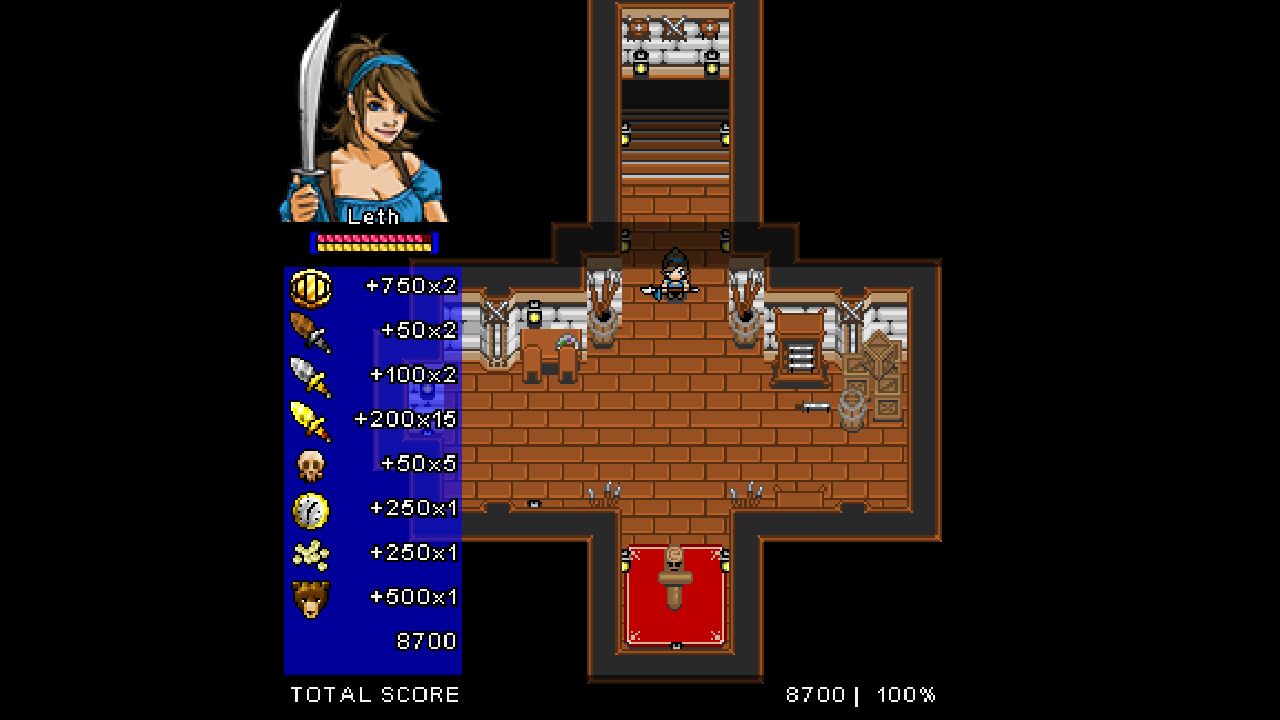This screenshot has height=720, width=1280.
Task: Click the sword lying on the floor
Action: [817, 405]
